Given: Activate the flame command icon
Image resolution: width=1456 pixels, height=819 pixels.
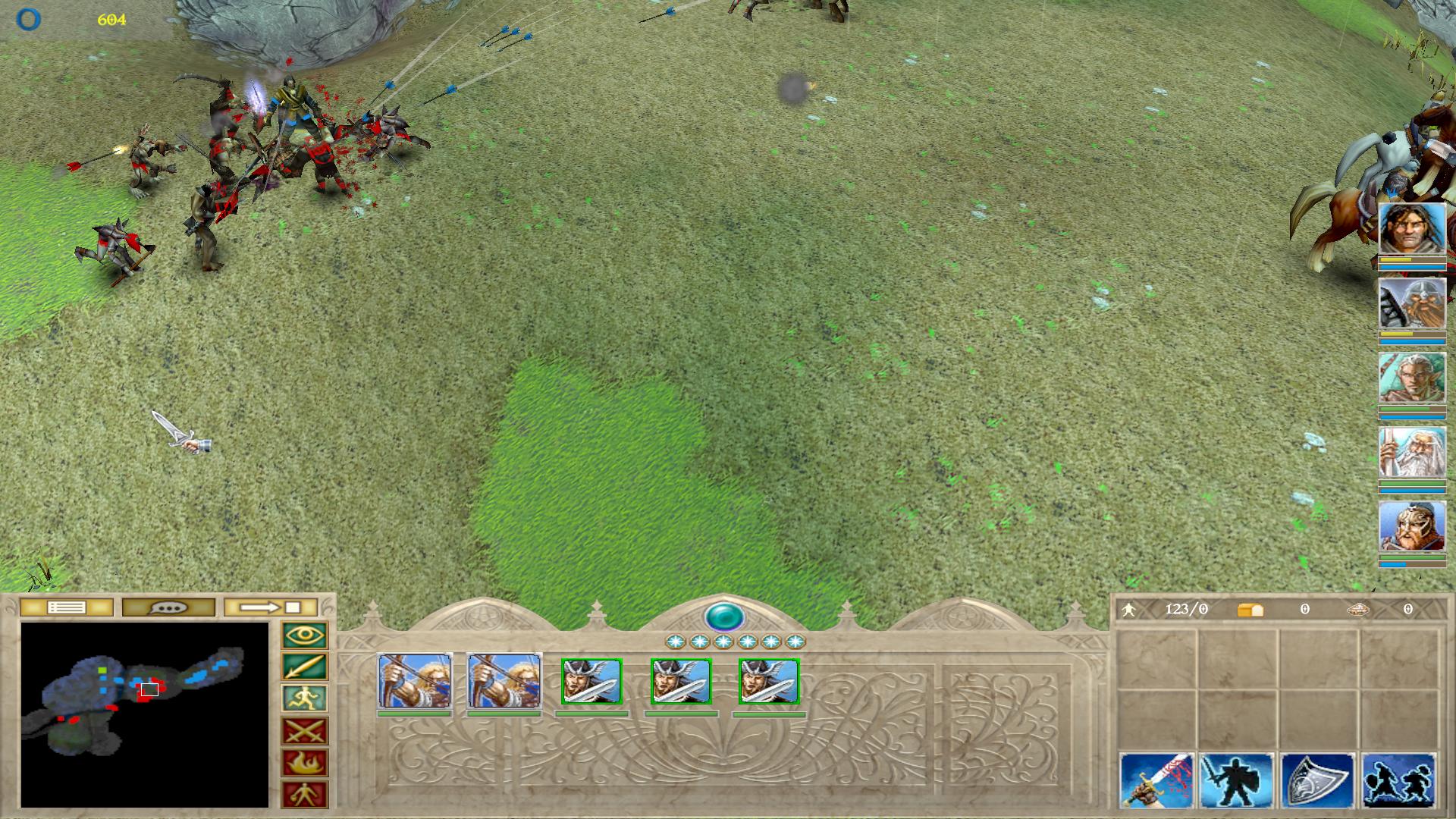Looking at the screenshot, I should pyautogui.click(x=305, y=763).
